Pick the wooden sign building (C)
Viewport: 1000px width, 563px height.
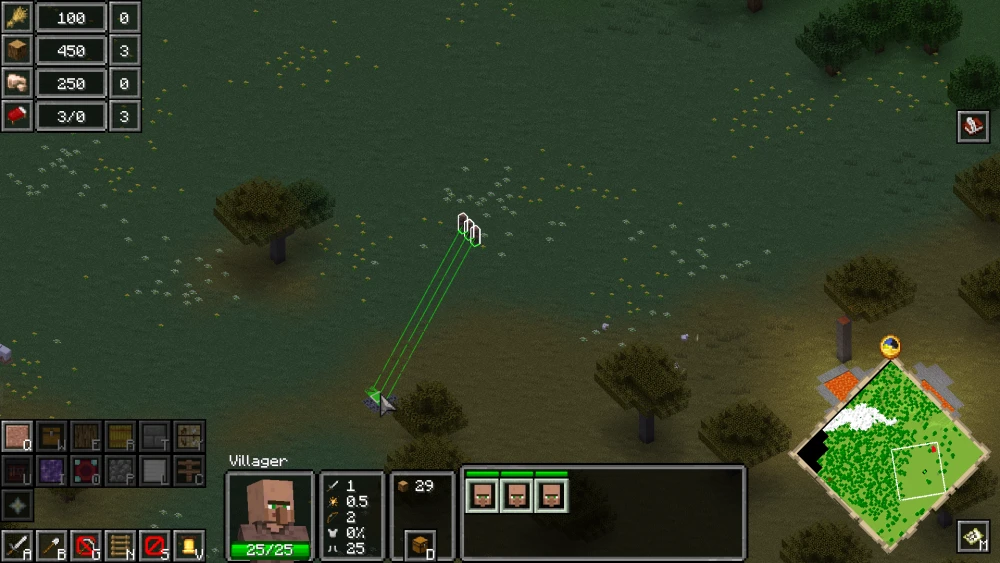[188, 470]
